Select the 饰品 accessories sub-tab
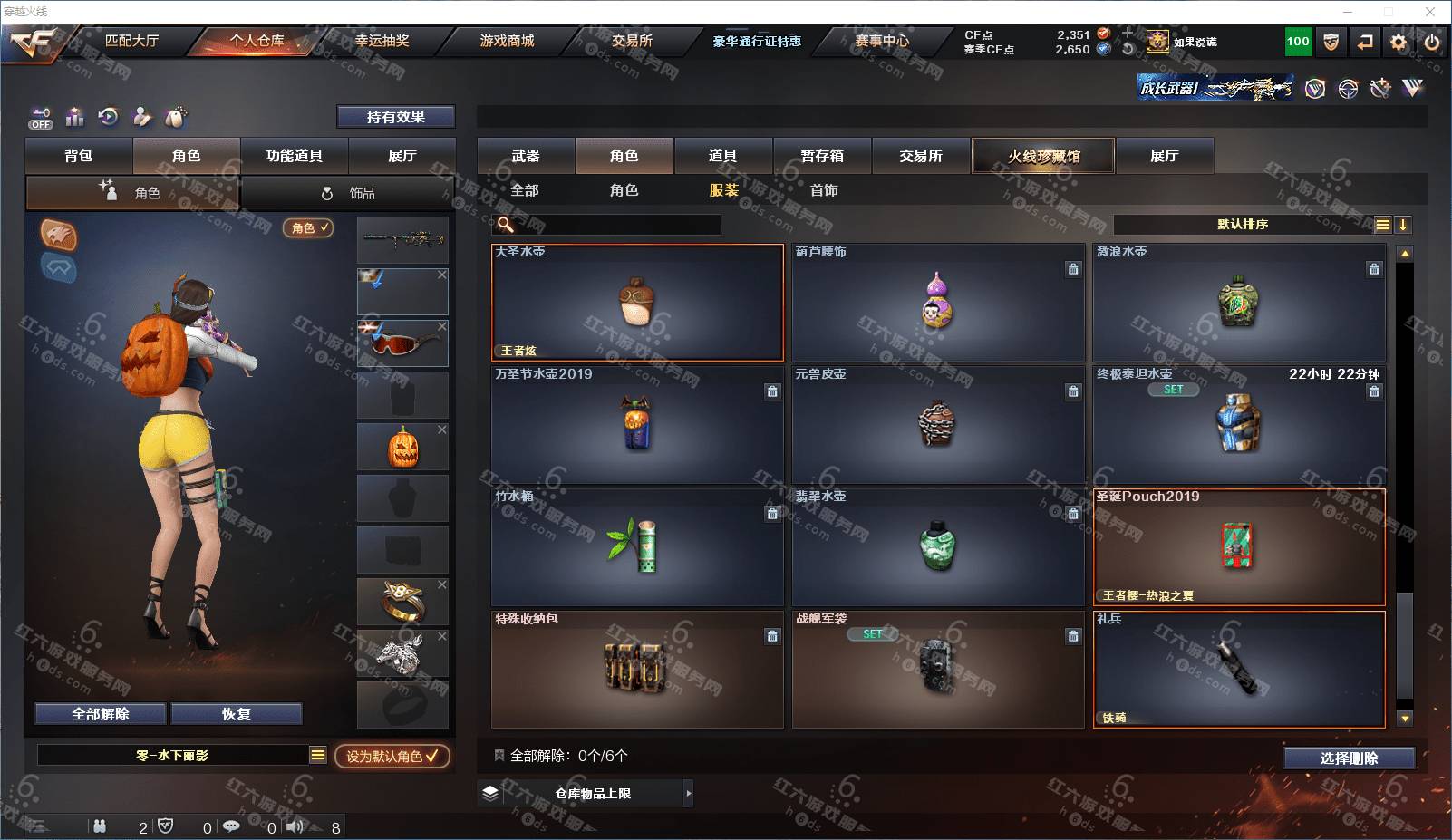The image size is (1452, 840). pyautogui.click(x=349, y=193)
